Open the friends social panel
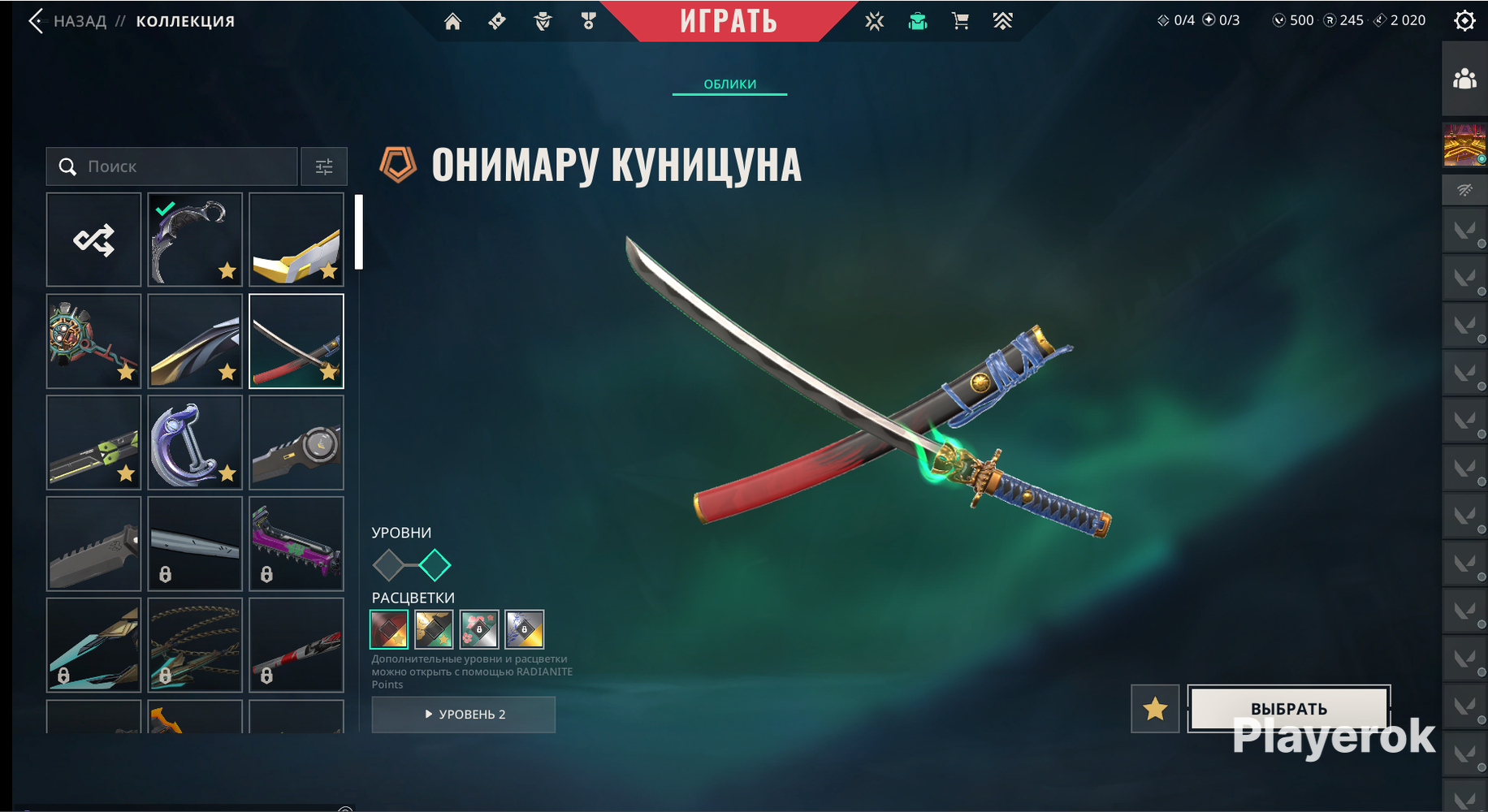The height and width of the screenshot is (812, 1488). [1464, 79]
